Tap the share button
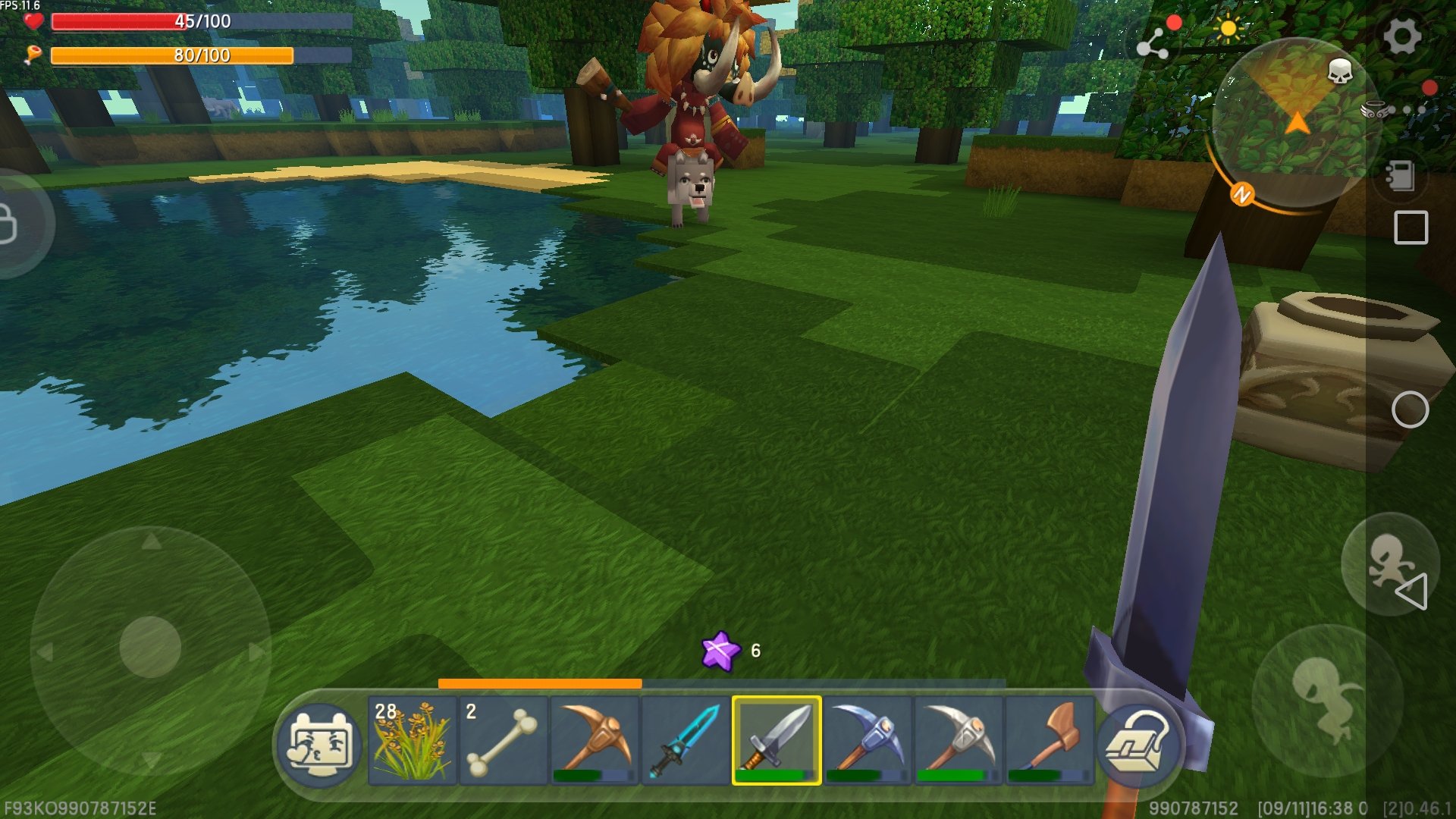The image size is (1456, 819). (1152, 43)
